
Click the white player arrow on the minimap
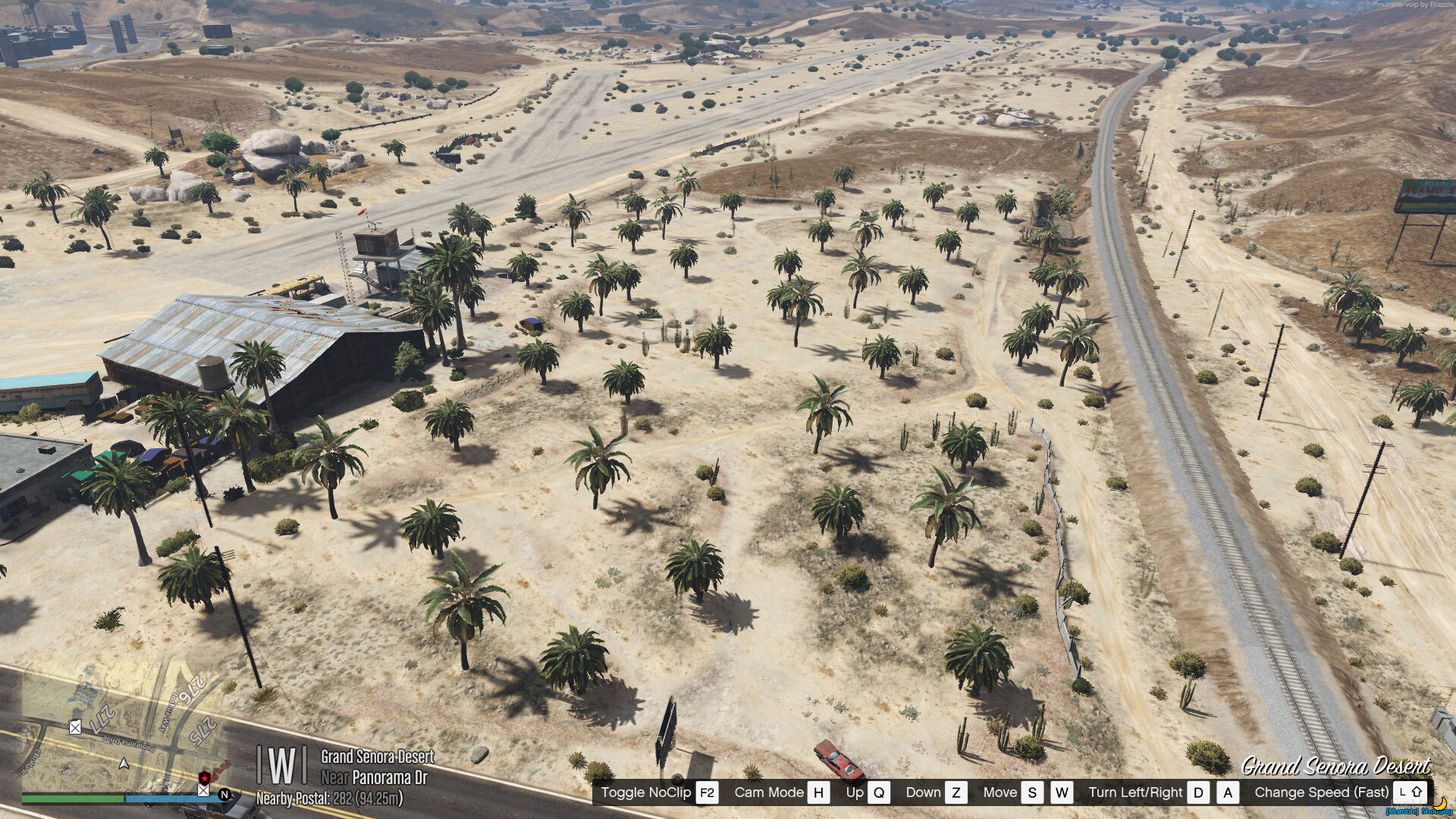pyautogui.click(x=124, y=764)
